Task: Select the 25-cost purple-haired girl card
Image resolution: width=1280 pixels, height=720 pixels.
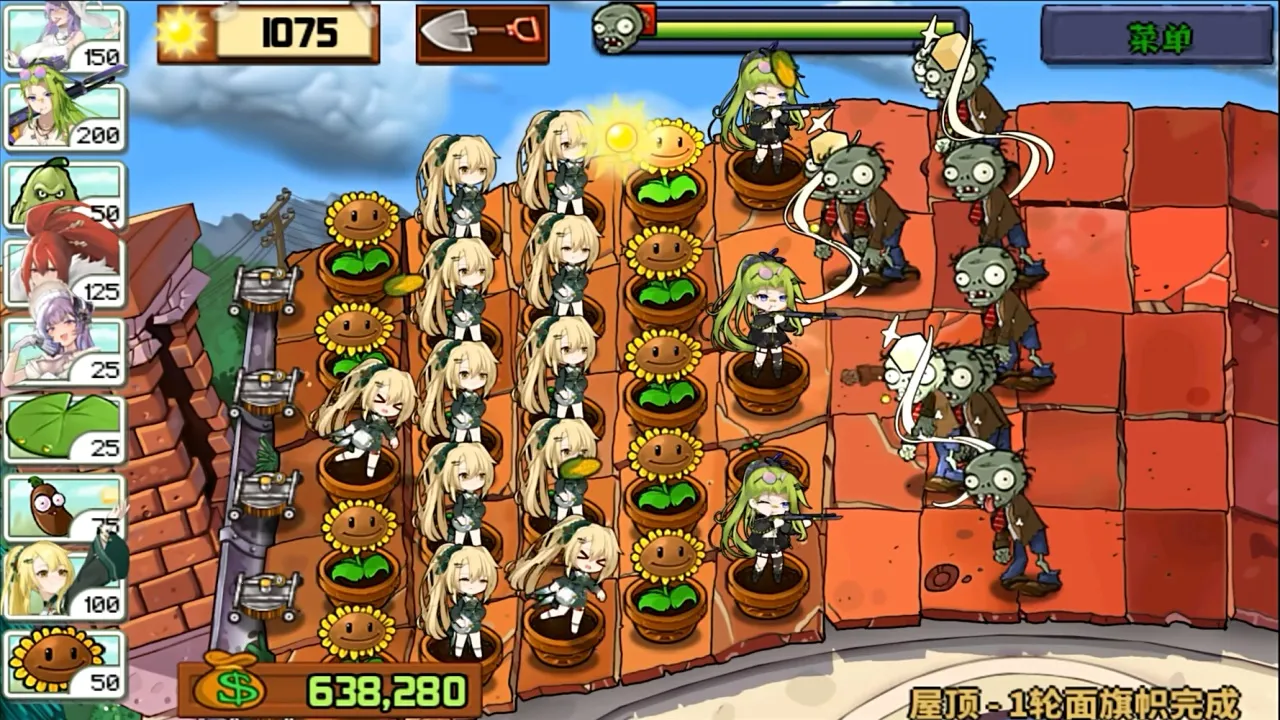Action: coord(65,351)
